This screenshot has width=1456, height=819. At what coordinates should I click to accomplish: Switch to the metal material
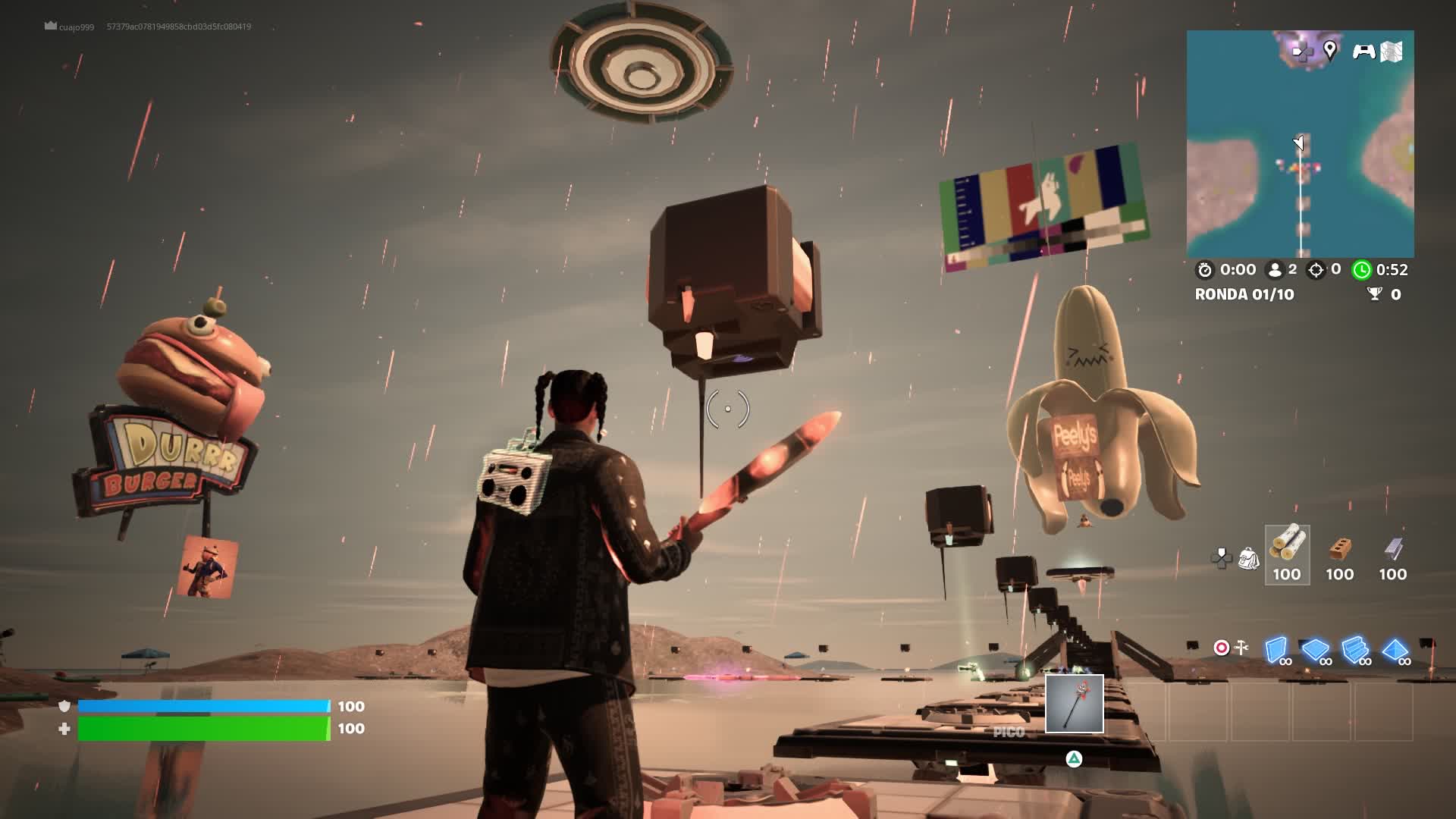tap(1393, 554)
